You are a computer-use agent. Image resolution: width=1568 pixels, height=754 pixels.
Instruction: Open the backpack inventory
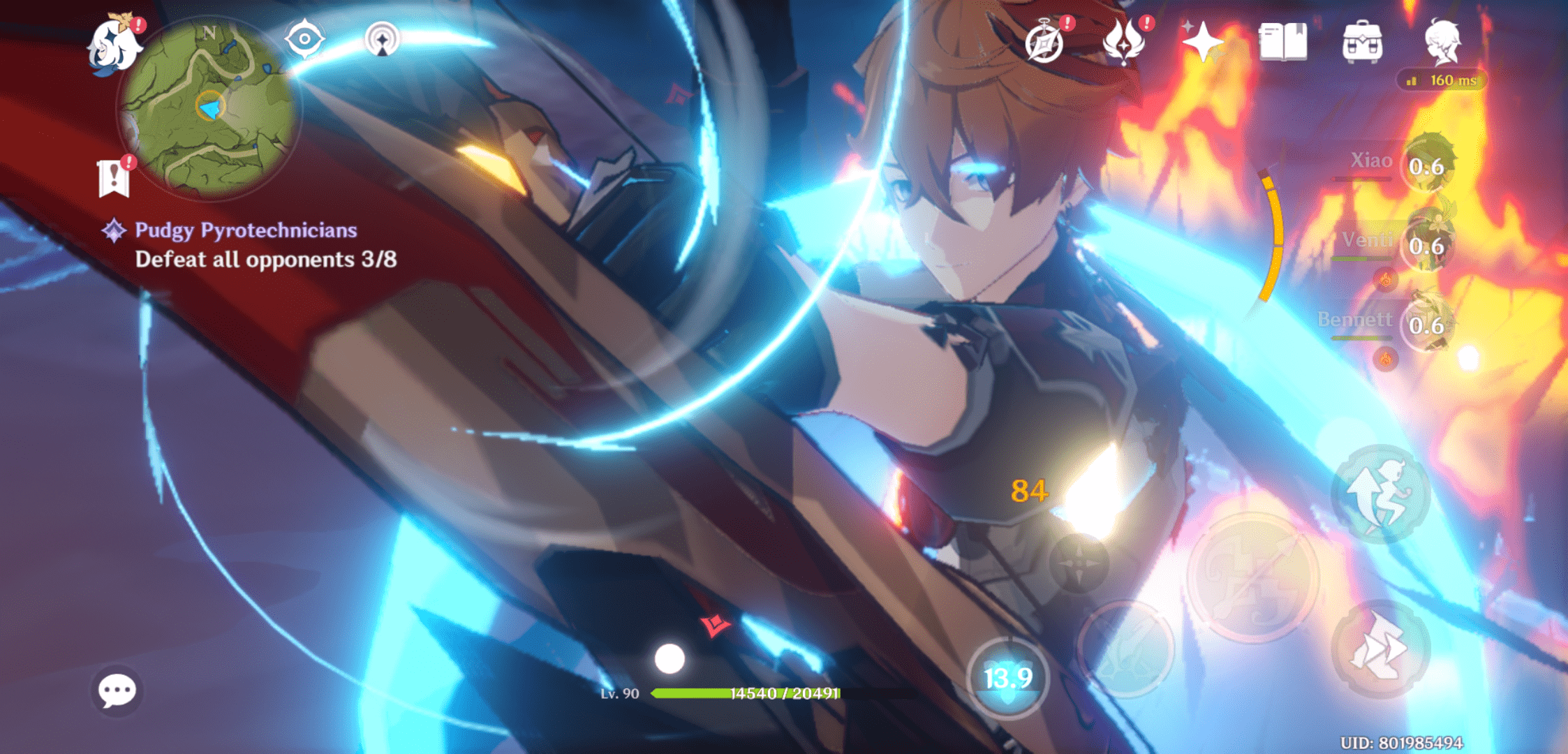[x=1362, y=42]
